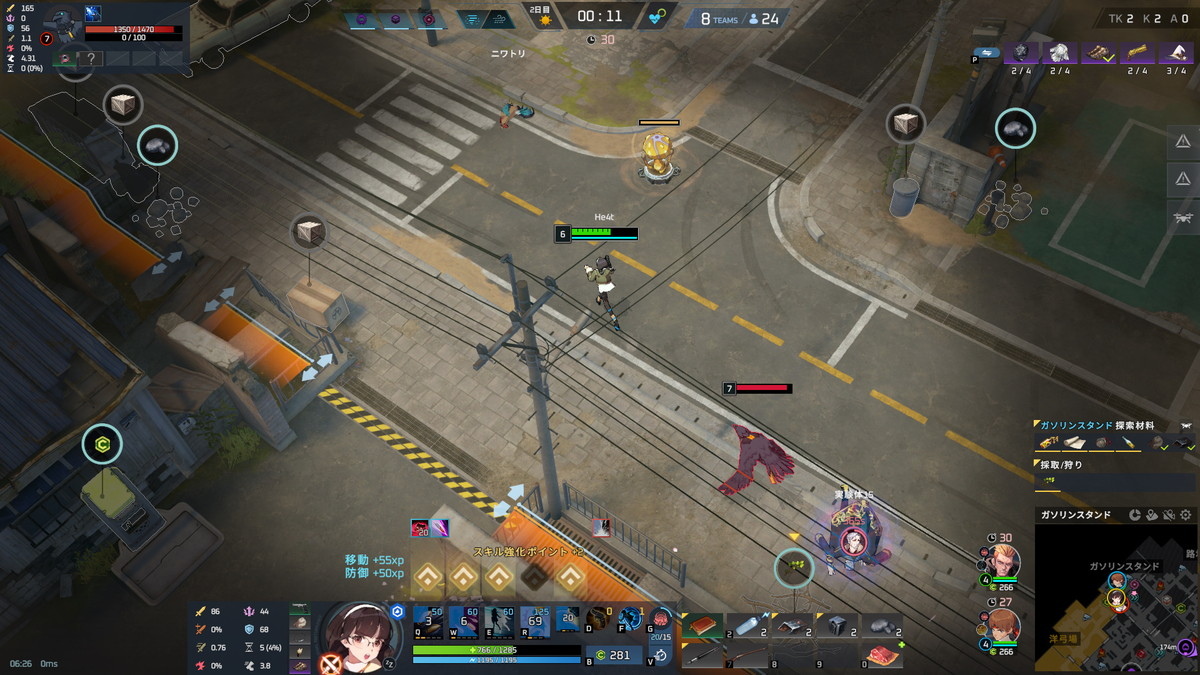Select the golden gun target item
The image size is (1200, 675).
click(1137, 53)
